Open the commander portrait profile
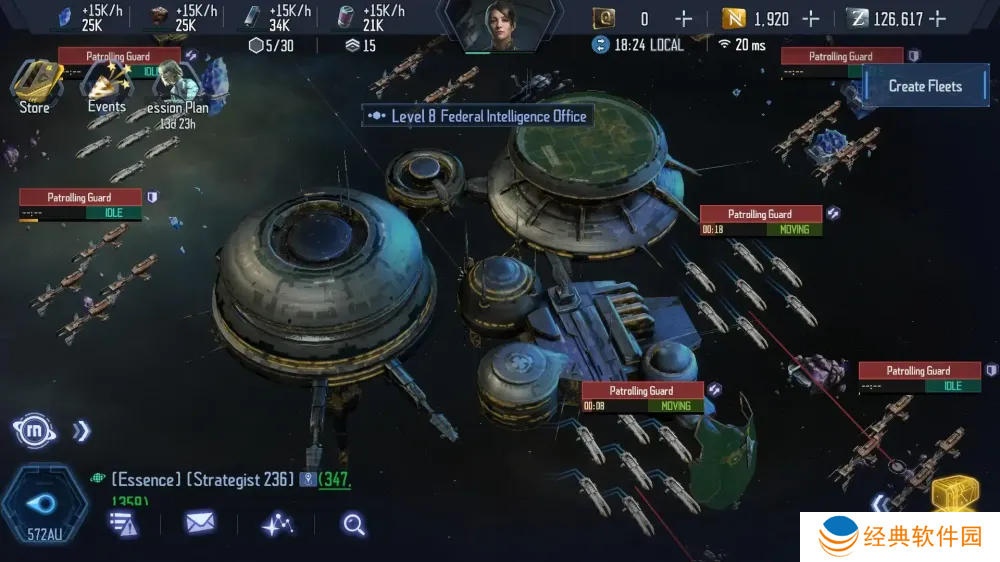Screen dimensions: 1000x562 [499, 24]
